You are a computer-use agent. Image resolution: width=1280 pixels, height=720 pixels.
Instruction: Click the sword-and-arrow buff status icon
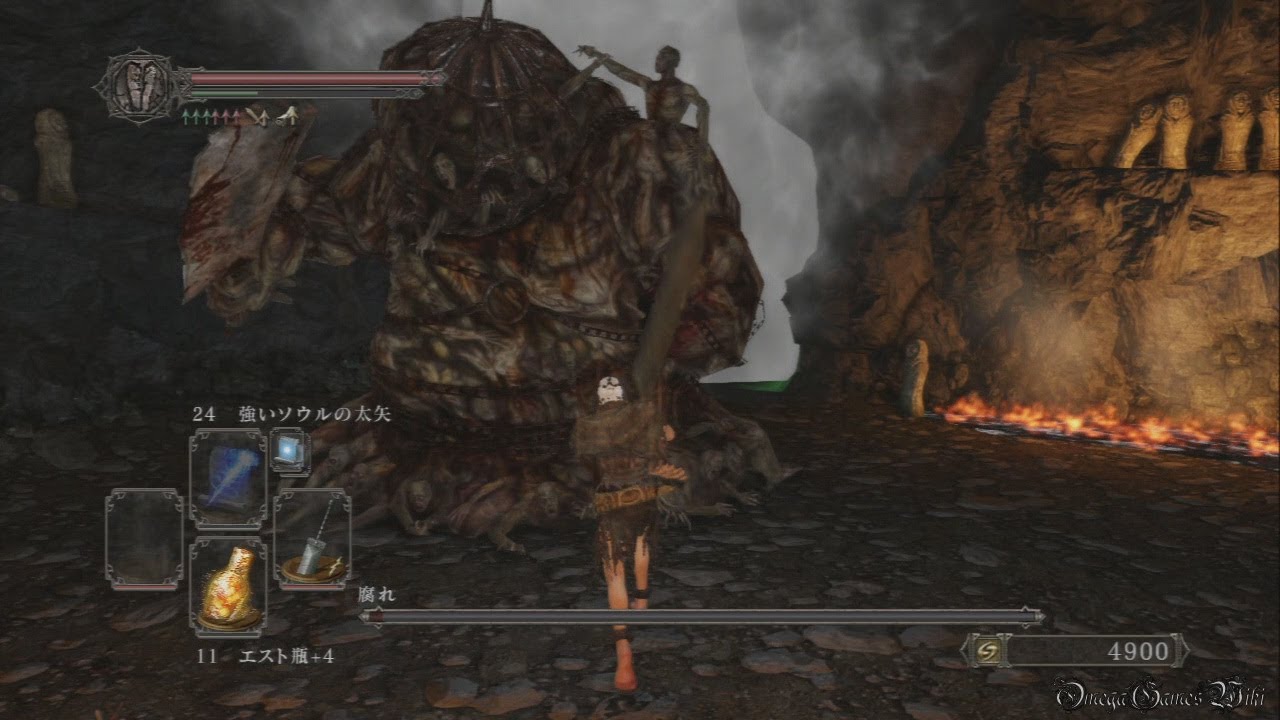257,117
